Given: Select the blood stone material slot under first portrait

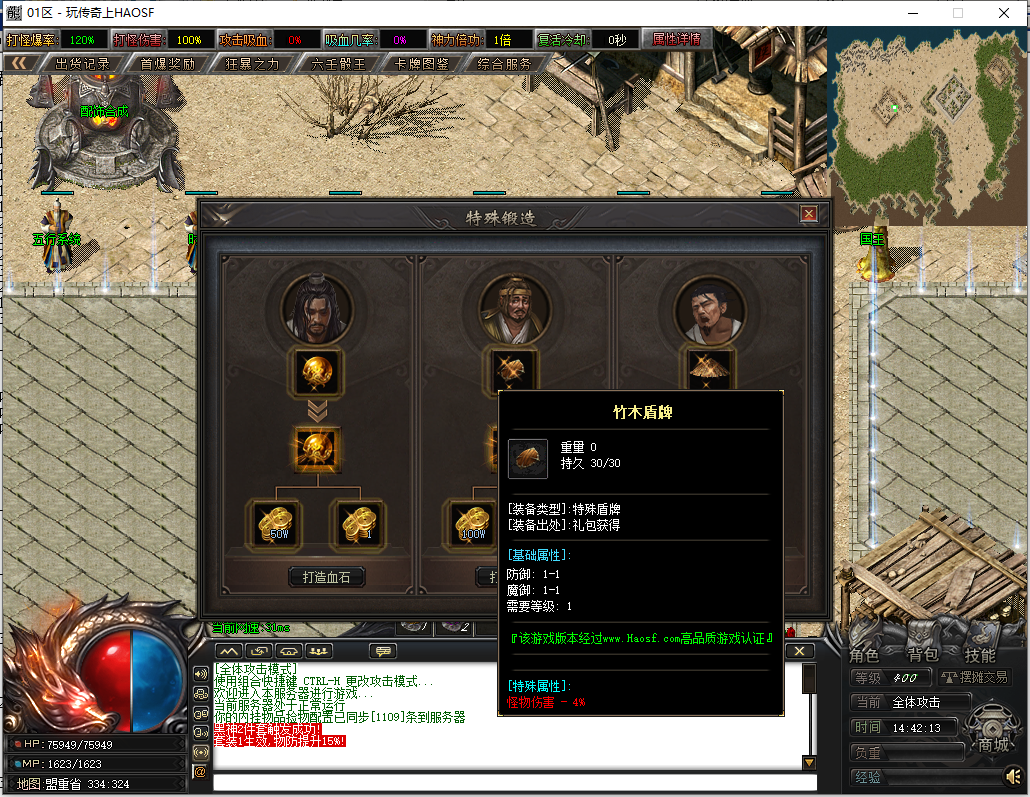Looking at the screenshot, I should coord(318,372).
